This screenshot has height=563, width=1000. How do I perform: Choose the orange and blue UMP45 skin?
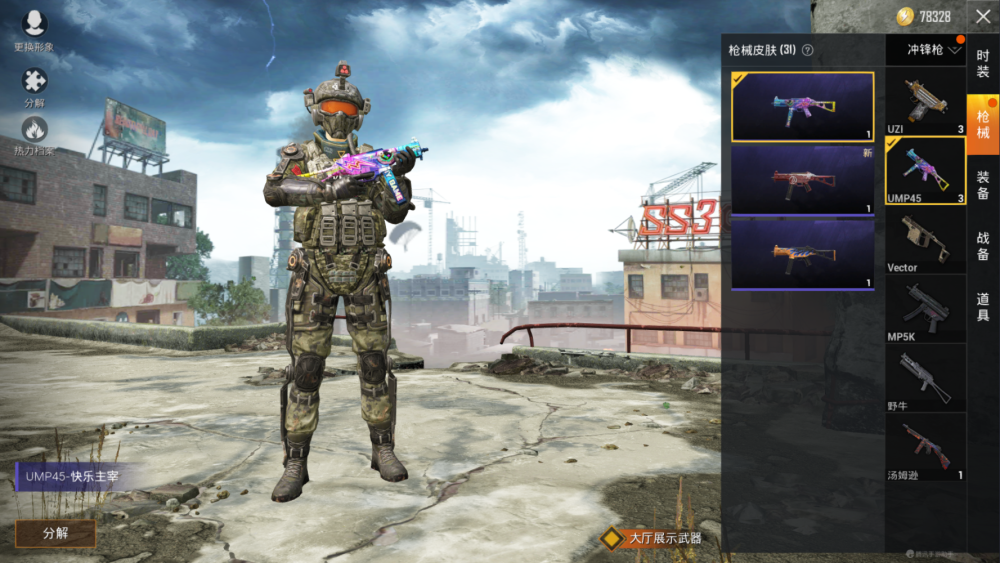pyautogui.click(x=802, y=254)
